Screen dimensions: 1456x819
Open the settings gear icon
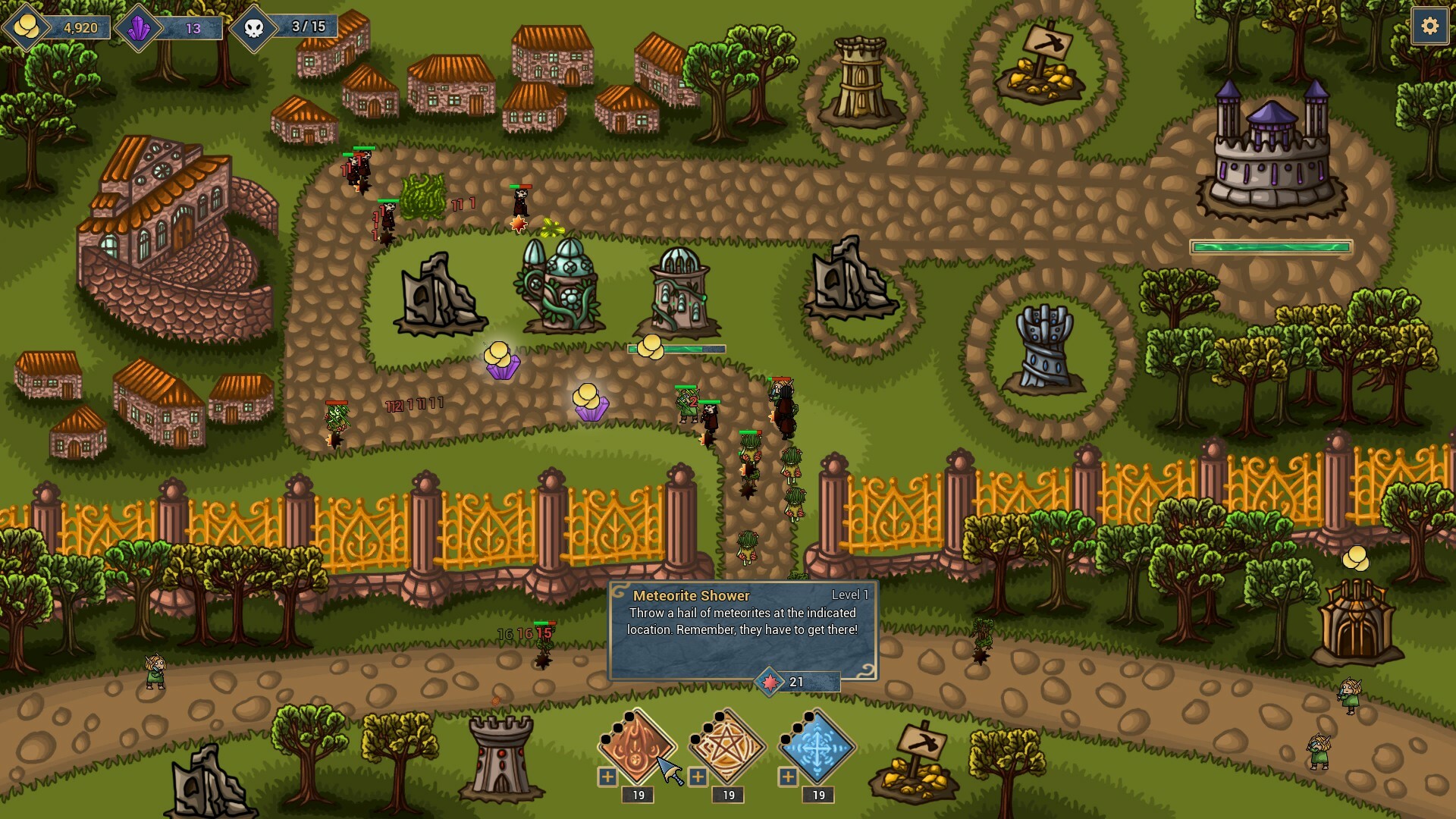point(1430,26)
